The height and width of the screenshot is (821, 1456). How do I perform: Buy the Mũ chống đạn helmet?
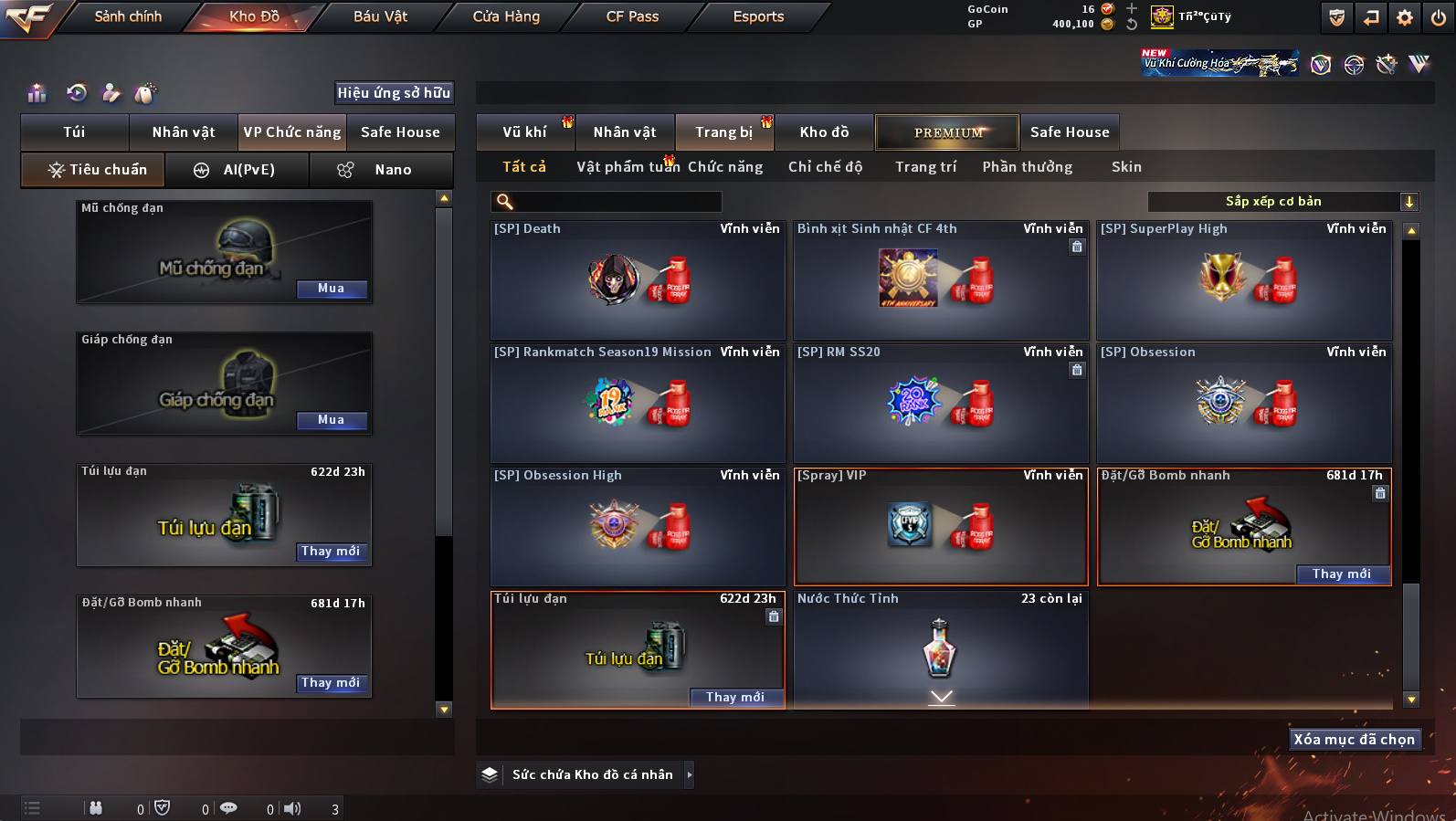332,289
